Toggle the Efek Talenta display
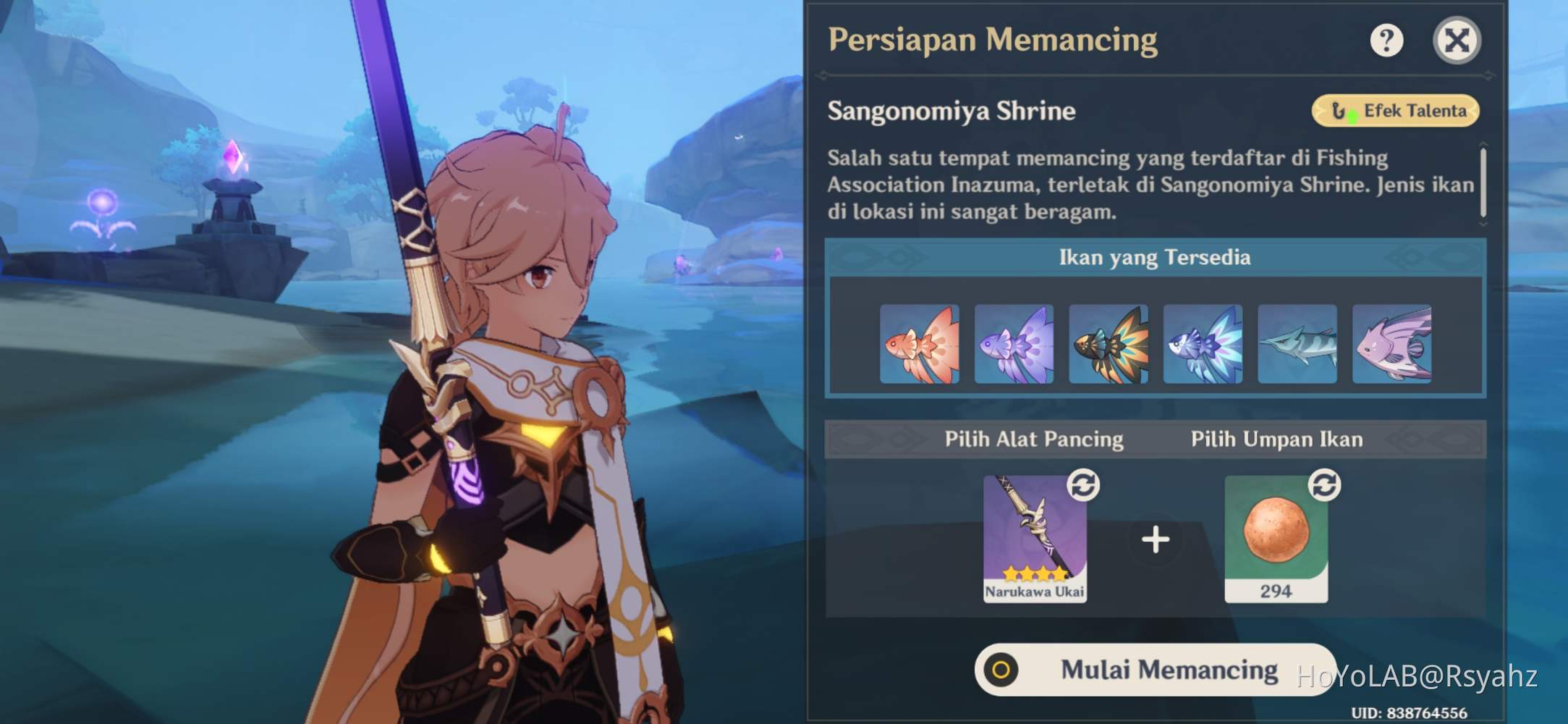Image resolution: width=1568 pixels, height=724 pixels. coord(1395,110)
